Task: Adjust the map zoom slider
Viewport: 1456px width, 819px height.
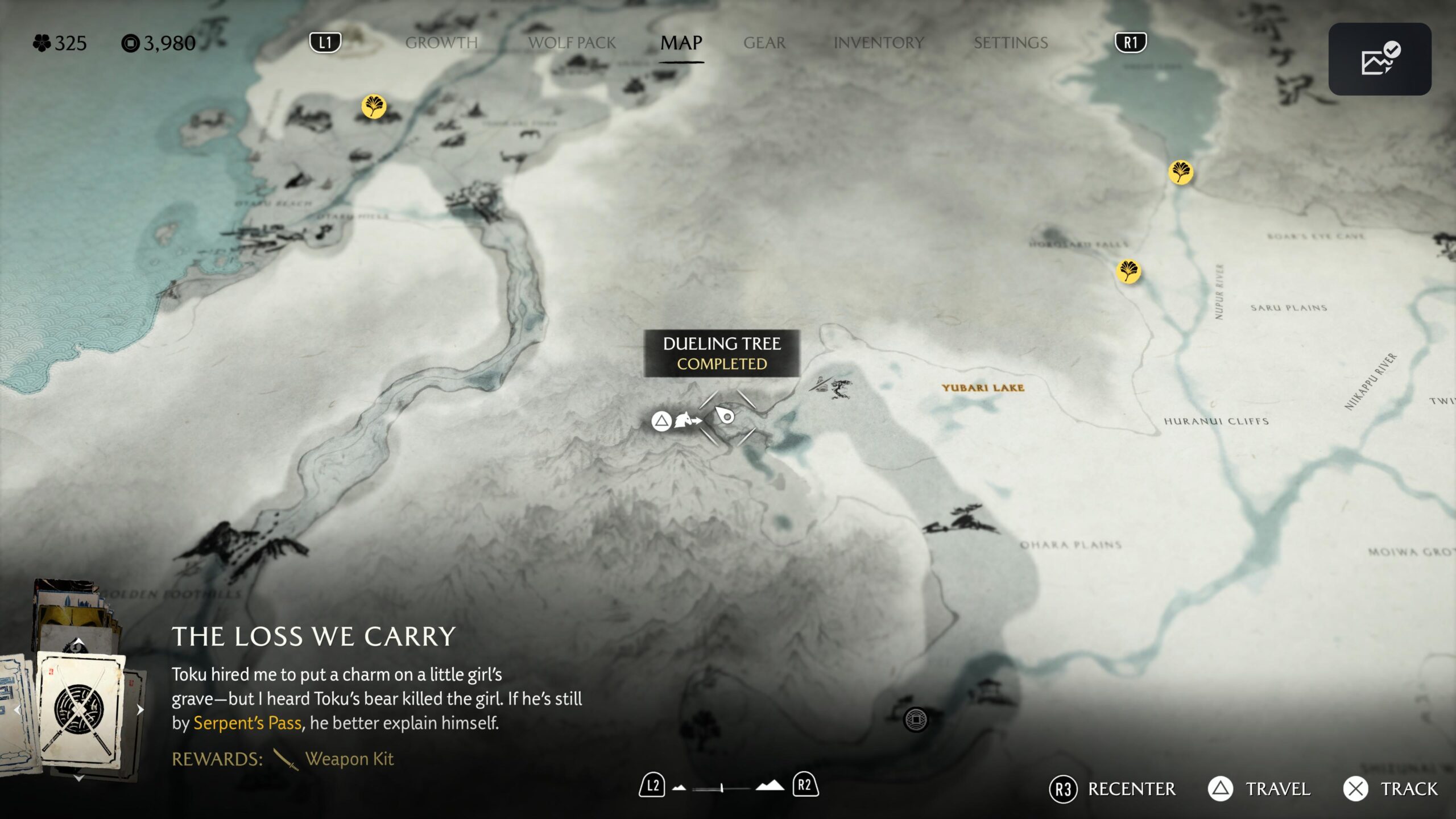Action: tap(721, 788)
